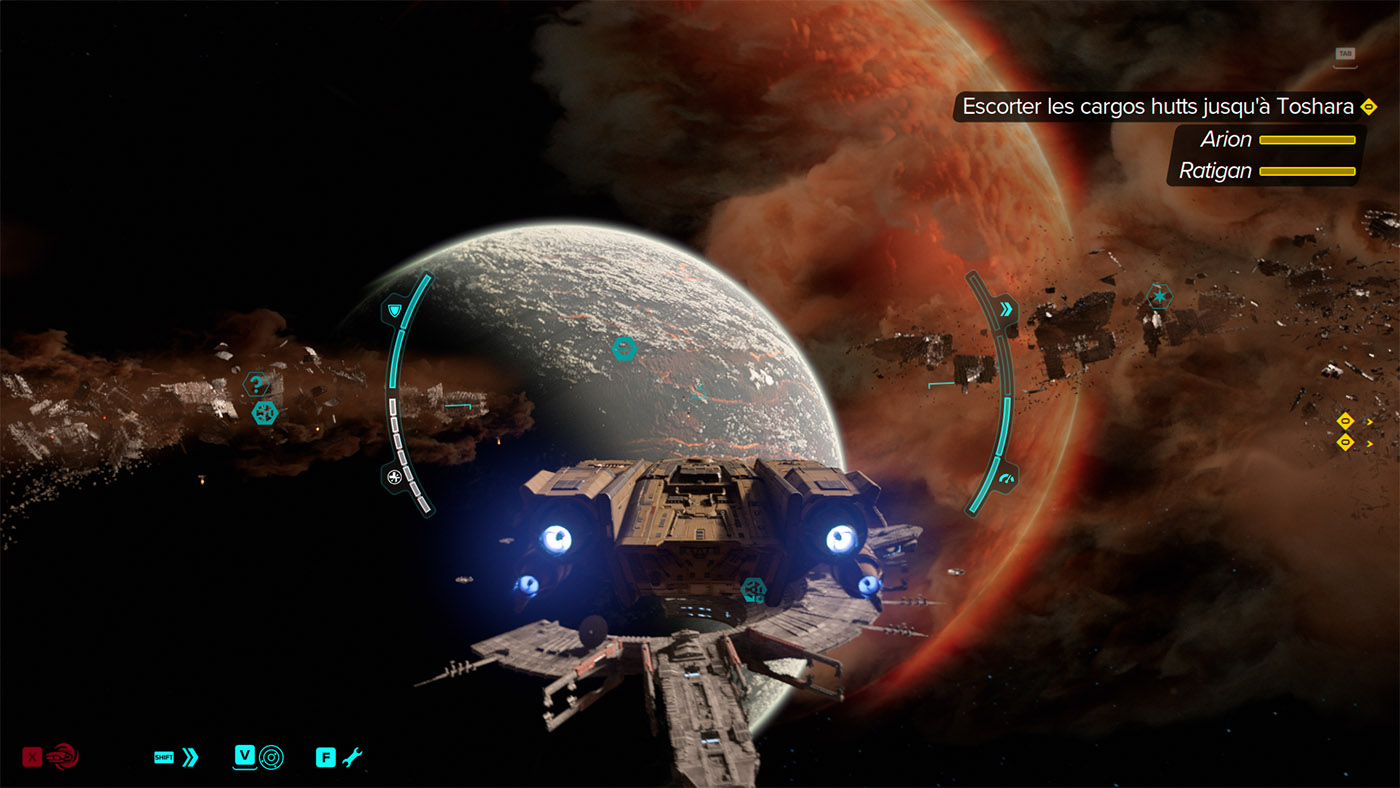Activate the circular target scanner icon

[271, 757]
